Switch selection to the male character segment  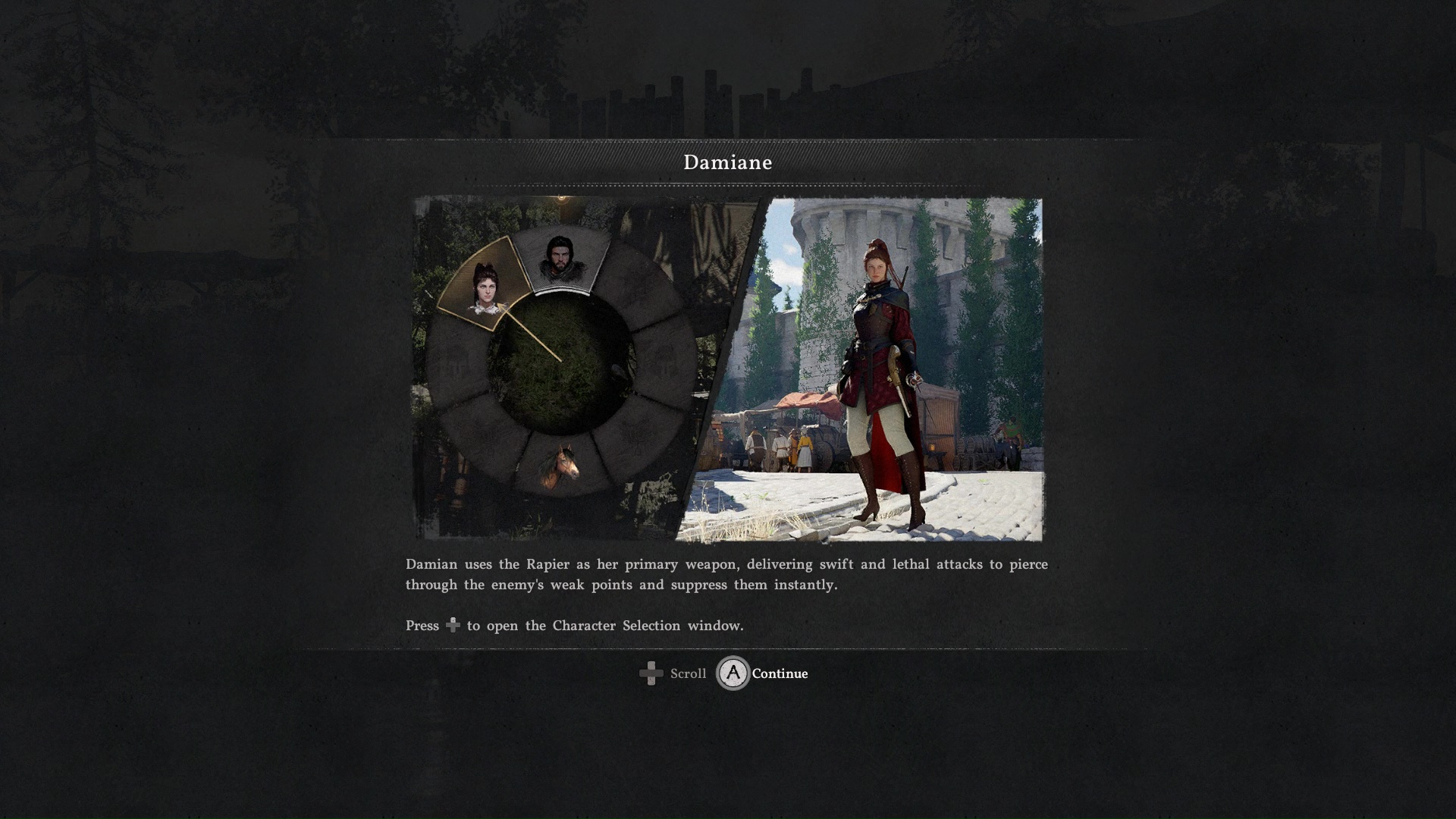pos(561,262)
